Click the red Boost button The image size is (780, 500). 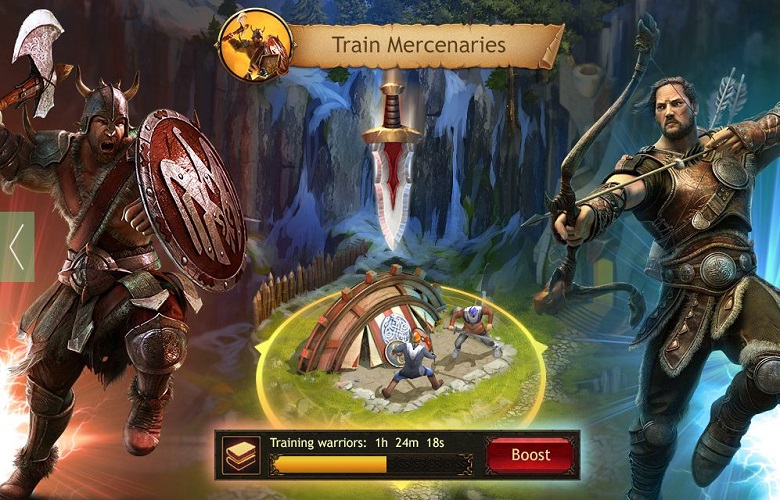pyautogui.click(x=531, y=455)
